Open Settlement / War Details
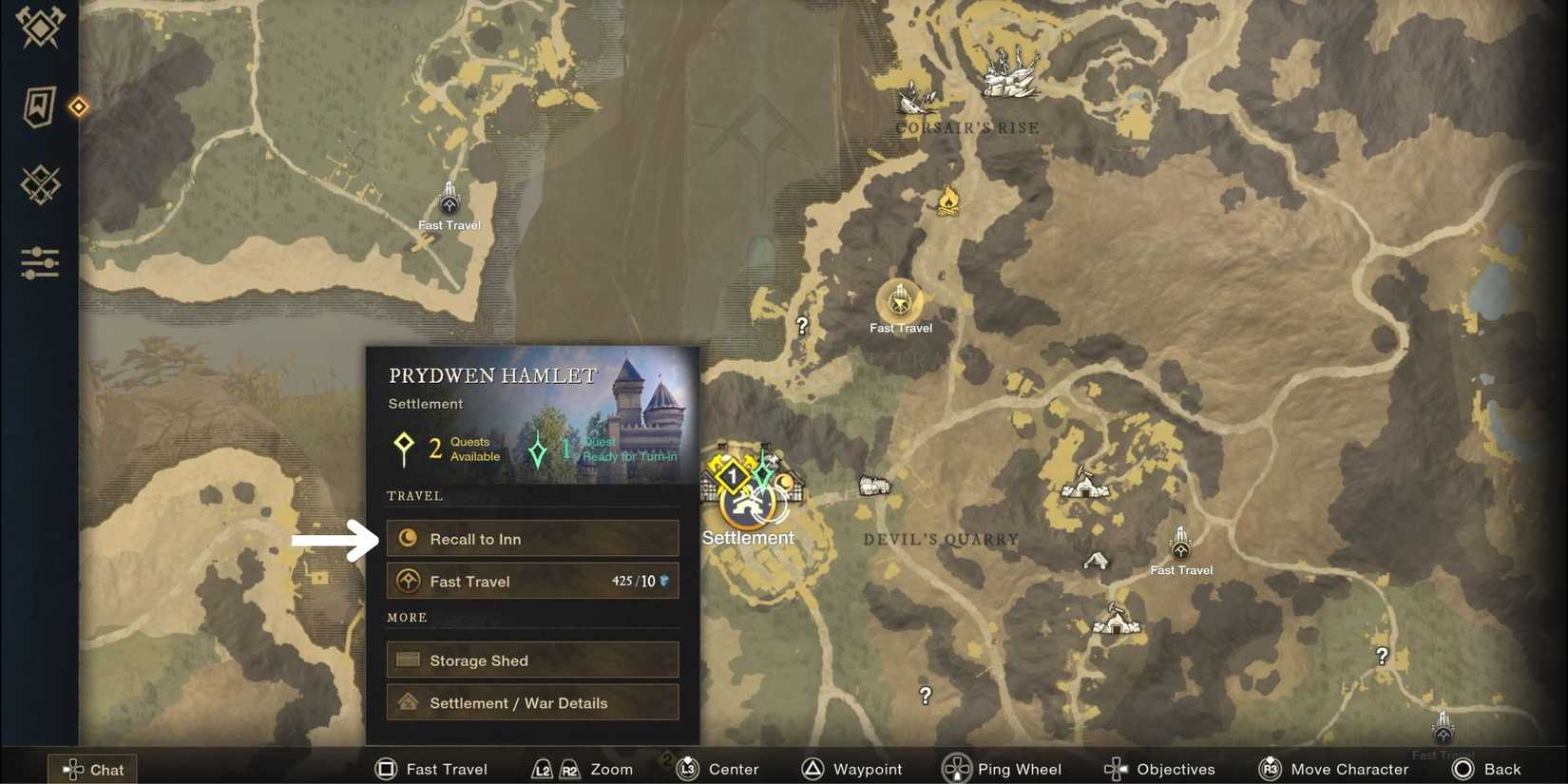This screenshot has width=1568, height=784. click(x=531, y=702)
